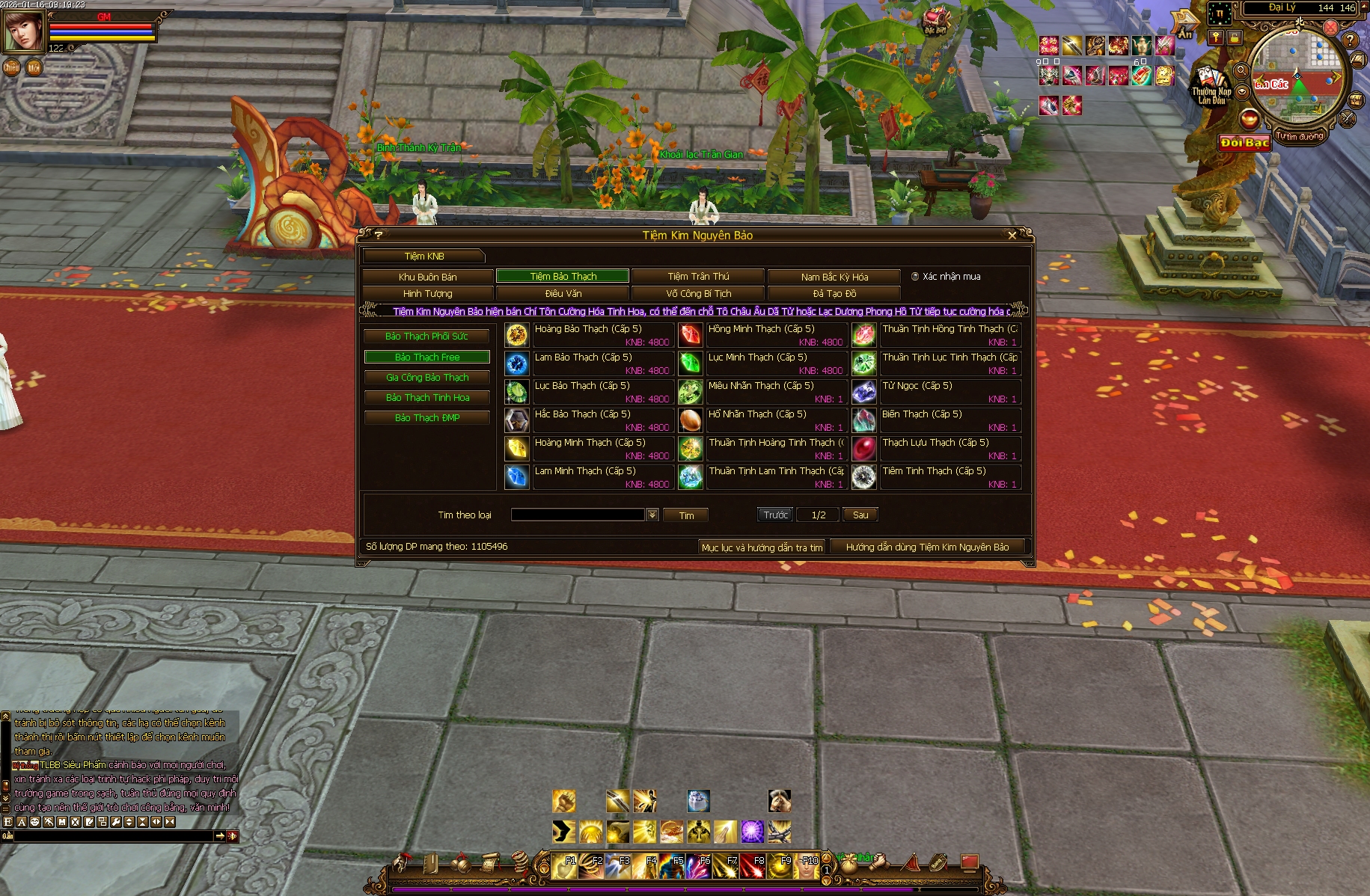Close the Tiệm Kim Nguyên Bảo window

point(1012,235)
